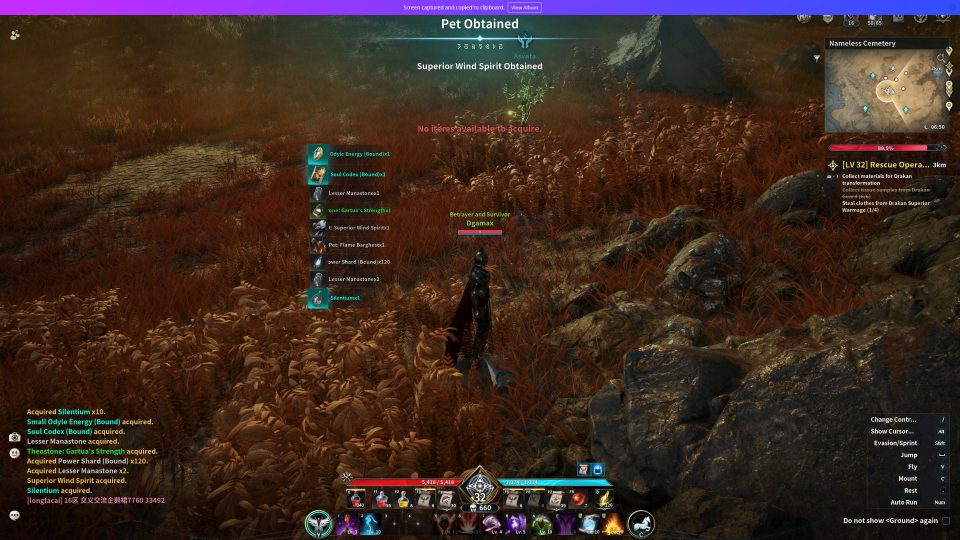Use the yellow potion quickslot
960x540 pixels.
[404, 499]
